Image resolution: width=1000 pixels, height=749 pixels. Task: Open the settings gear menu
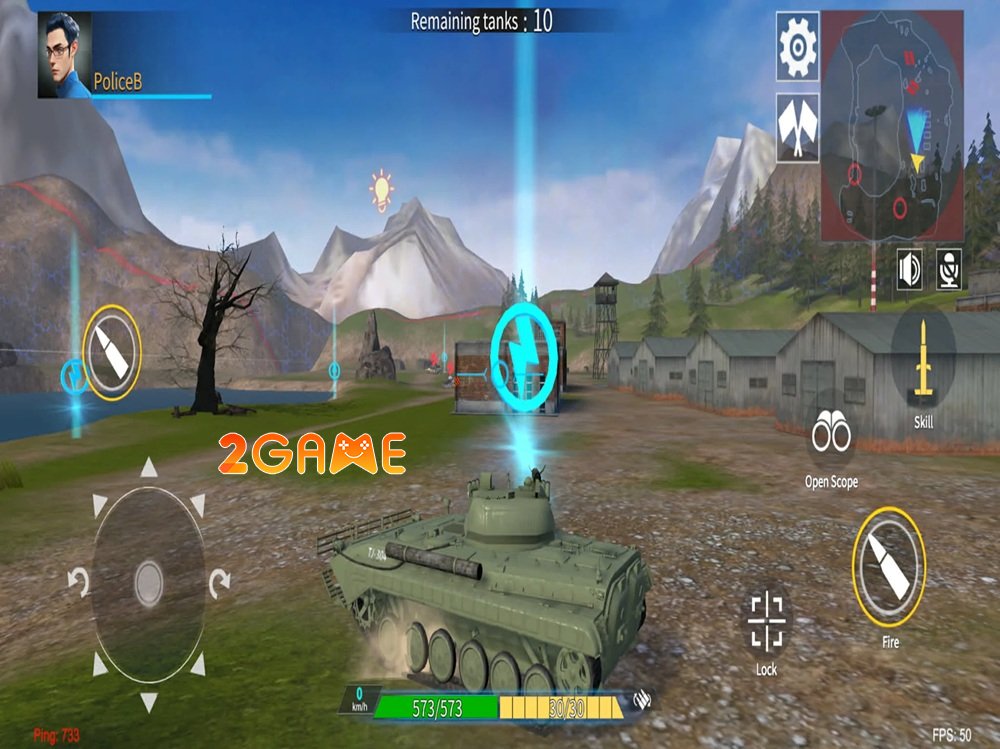point(798,46)
